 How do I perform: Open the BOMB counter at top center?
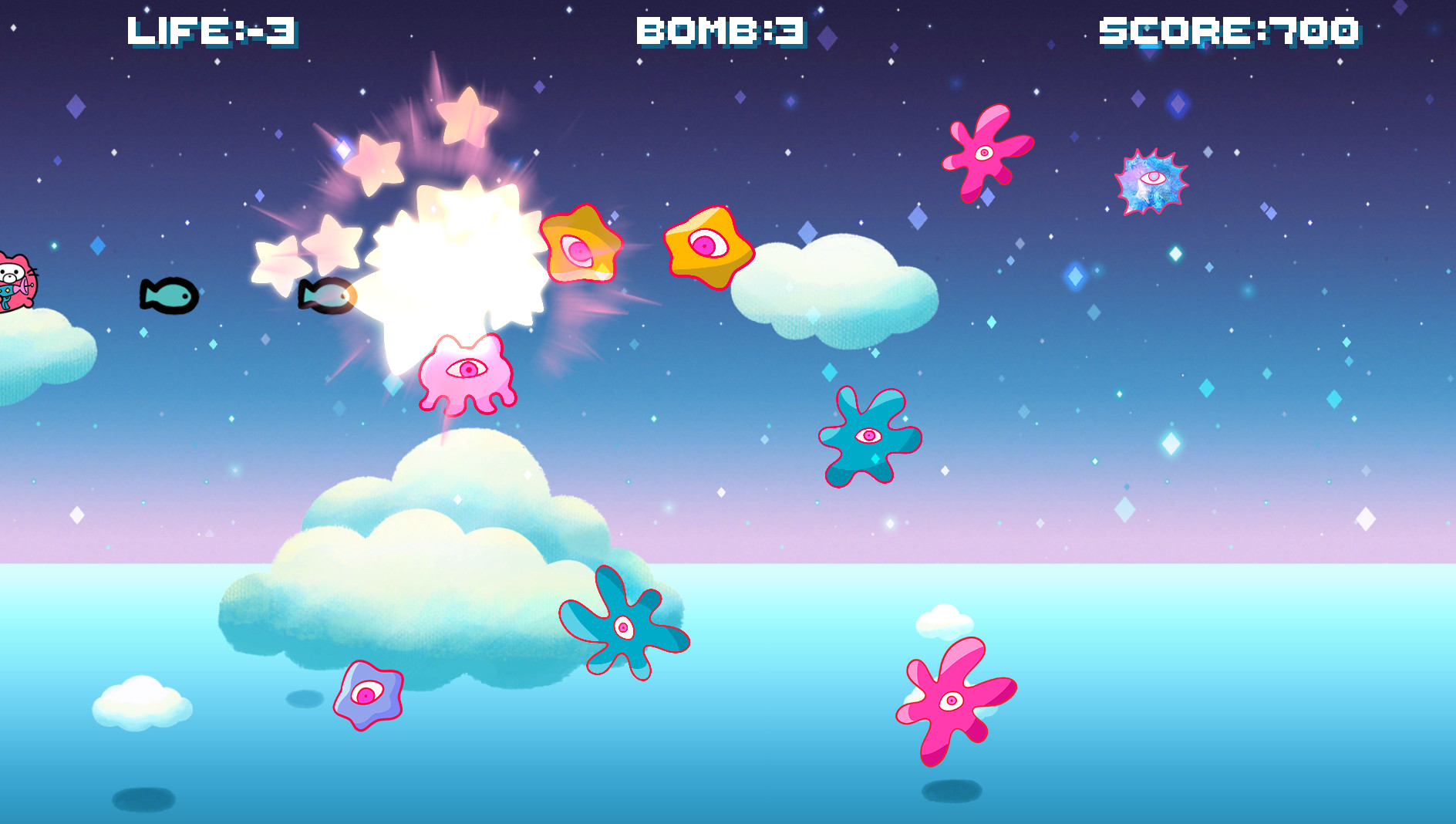717,31
